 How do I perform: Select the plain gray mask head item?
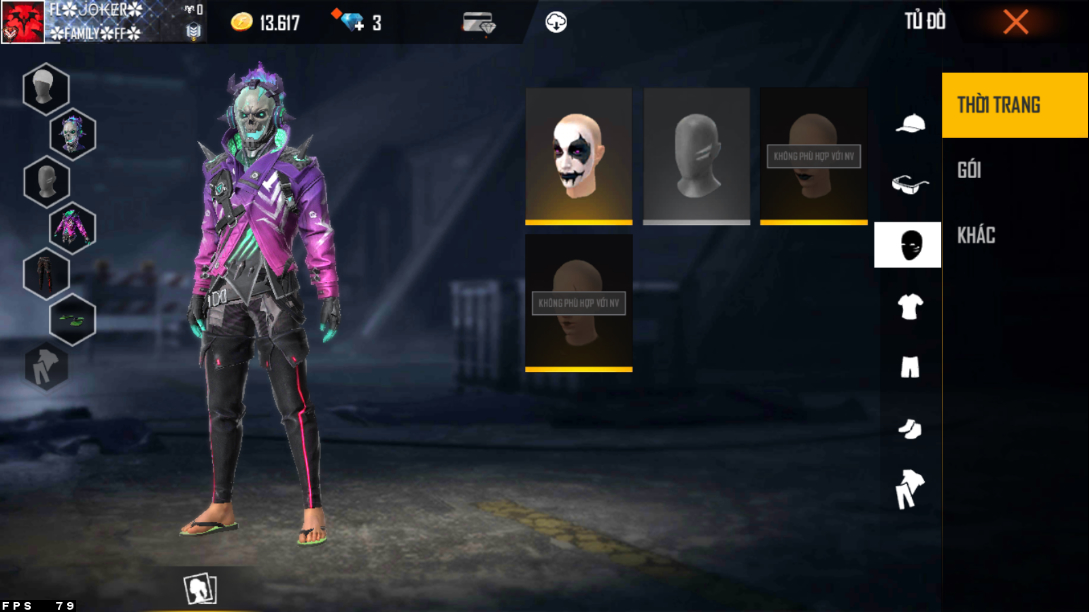(x=696, y=155)
